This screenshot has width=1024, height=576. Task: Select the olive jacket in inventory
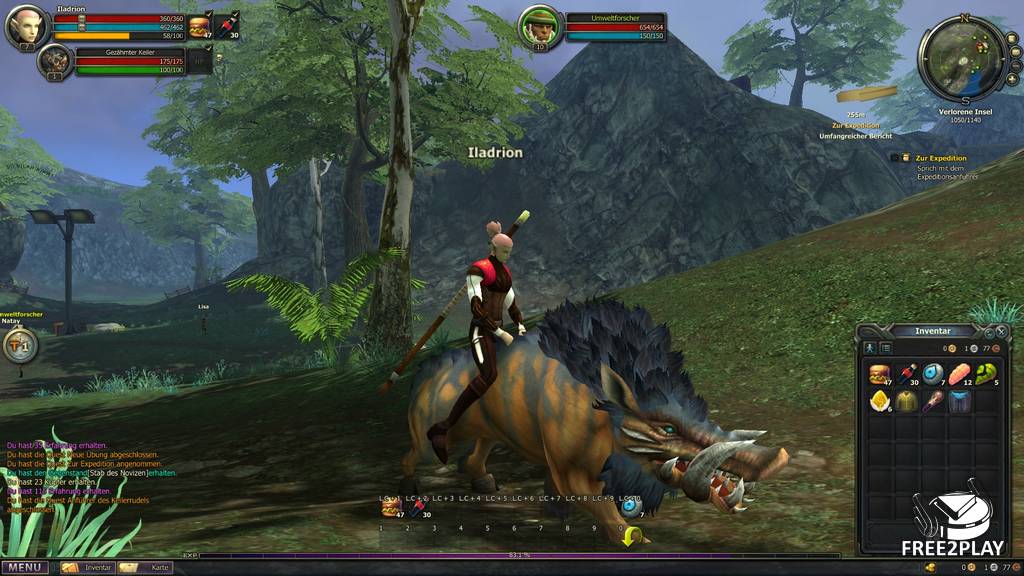pyautogui.click(x=907, y=401)
